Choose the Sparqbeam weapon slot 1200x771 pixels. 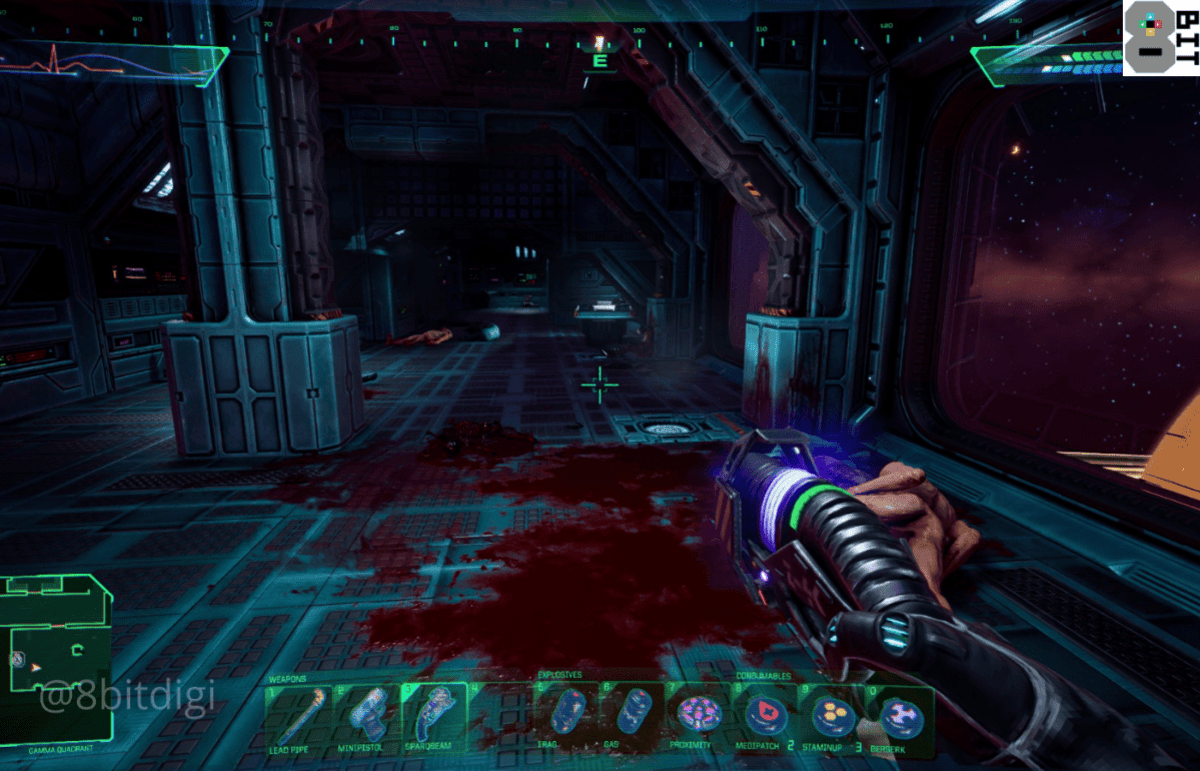(x=434, y=717)
